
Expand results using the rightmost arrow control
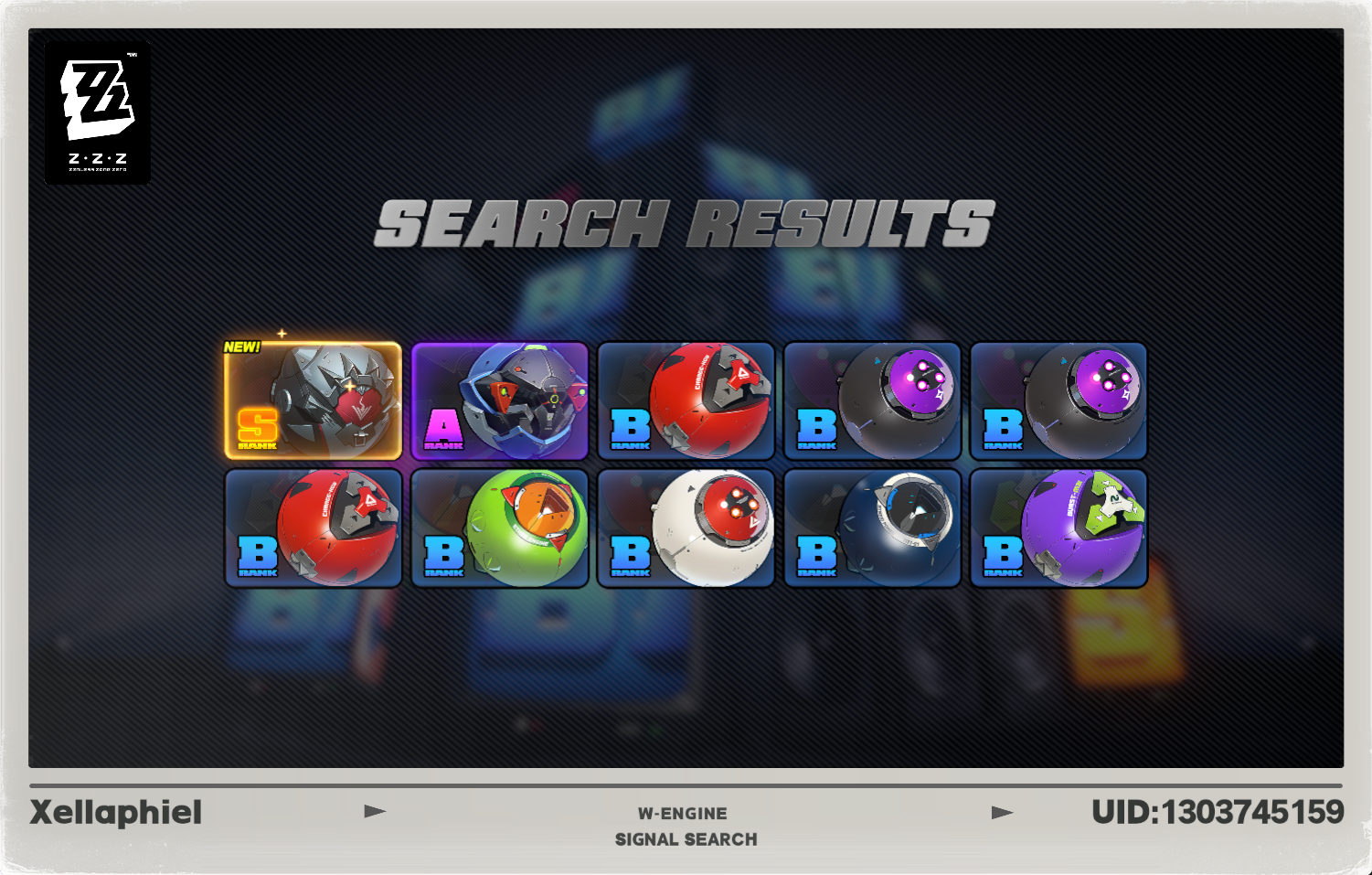1005,810
